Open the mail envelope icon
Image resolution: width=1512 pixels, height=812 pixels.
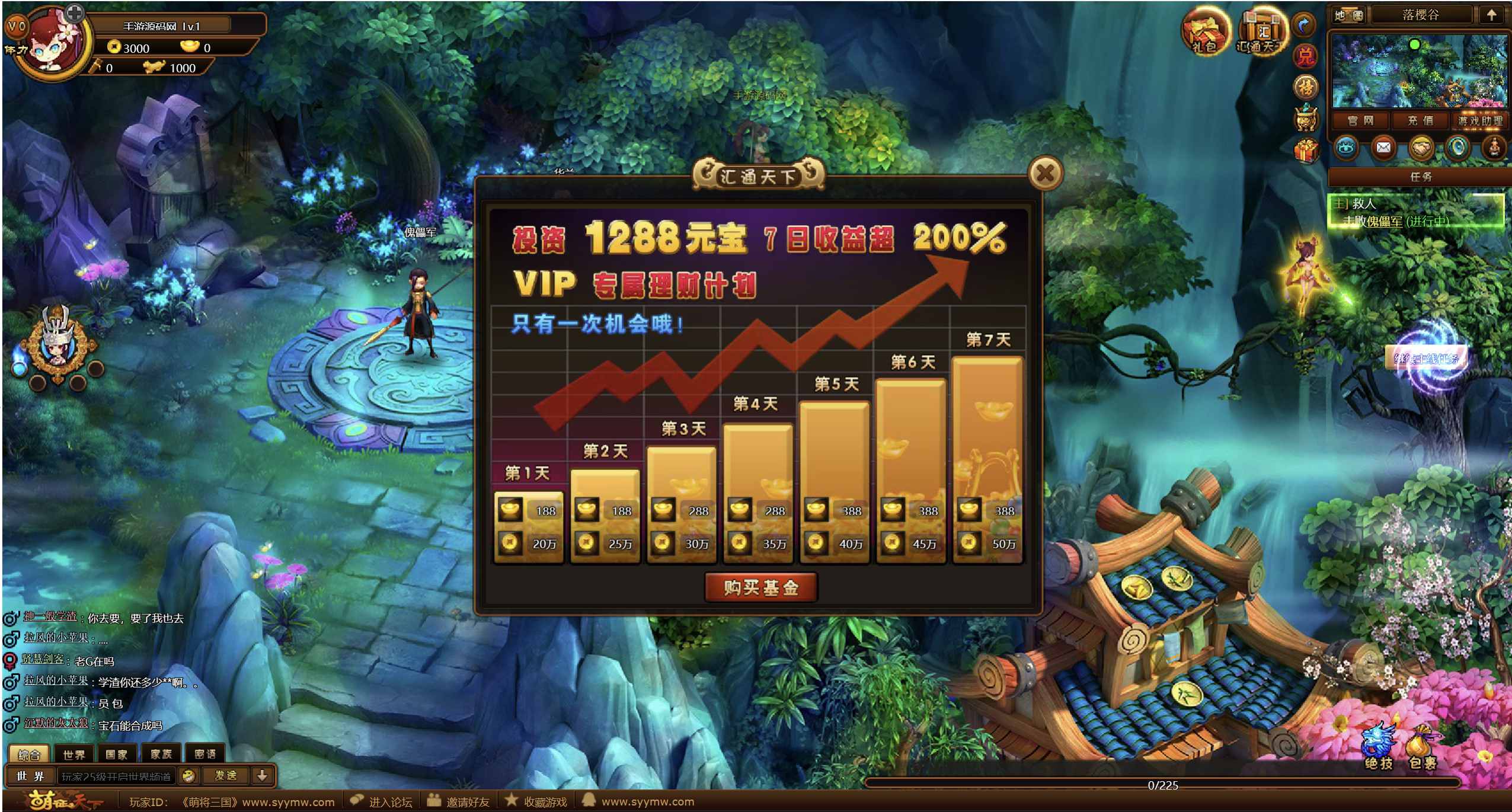pyautogui.click(x=1383, y=148)
